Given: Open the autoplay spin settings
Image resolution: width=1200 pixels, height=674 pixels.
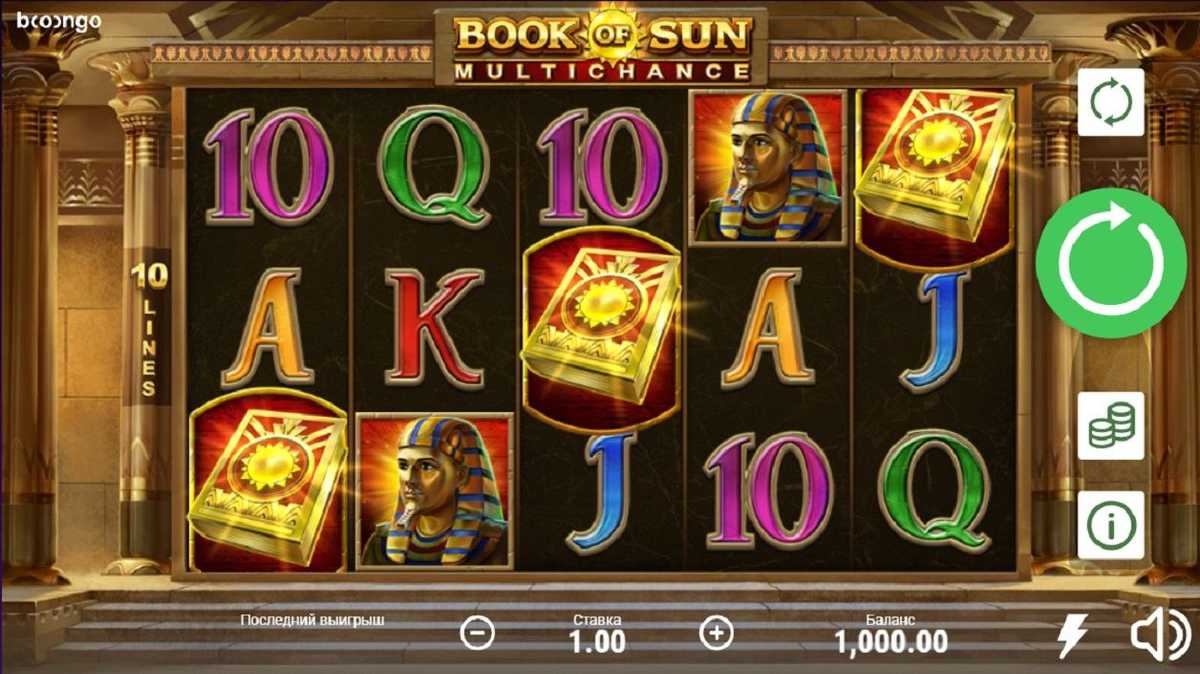Looking at the screenshot, I should point(1110,102).
